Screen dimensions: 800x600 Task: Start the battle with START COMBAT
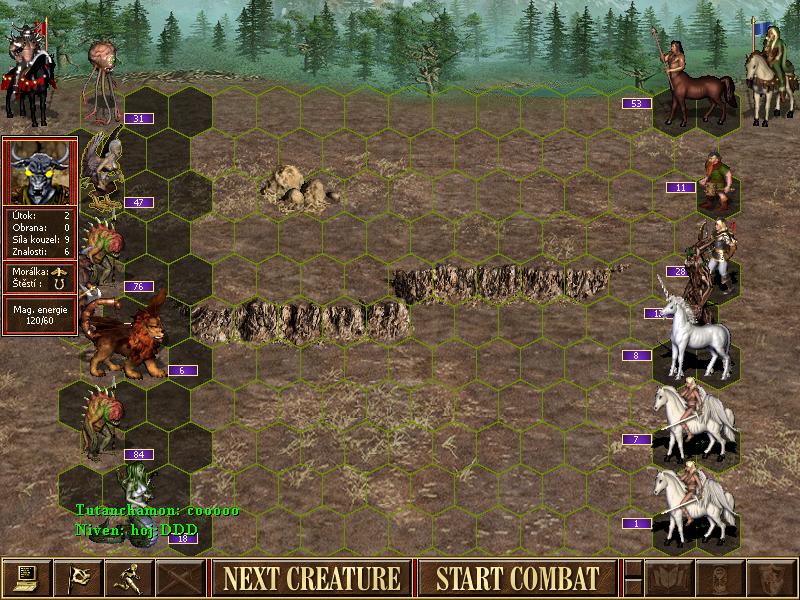click(x=517, y=578)
